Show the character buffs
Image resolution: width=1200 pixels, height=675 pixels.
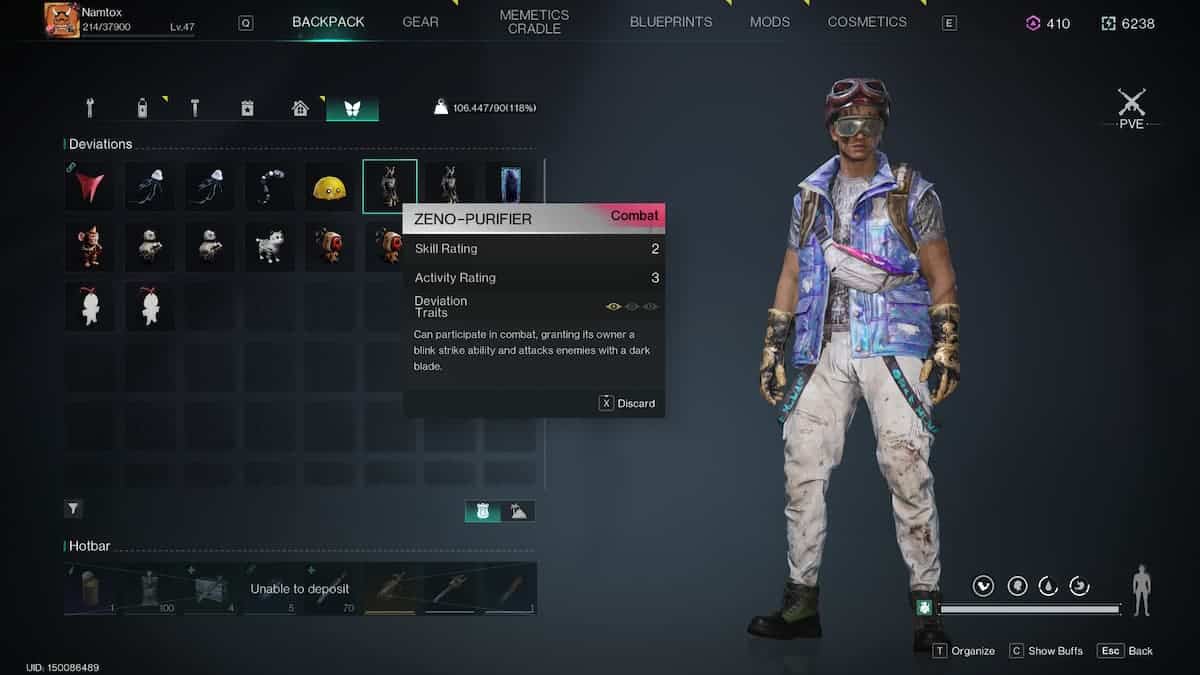tap(1046, 651)
